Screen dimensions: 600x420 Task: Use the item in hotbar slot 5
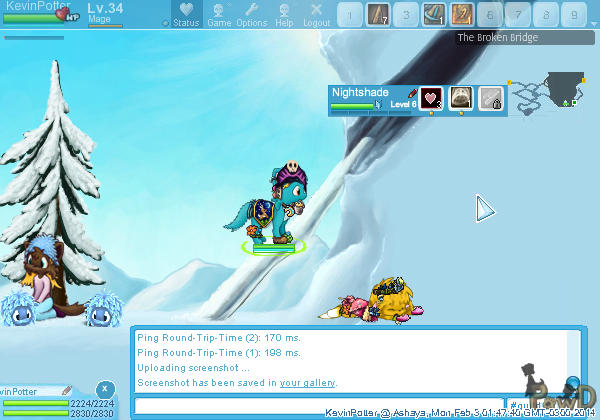coord(461,14)
